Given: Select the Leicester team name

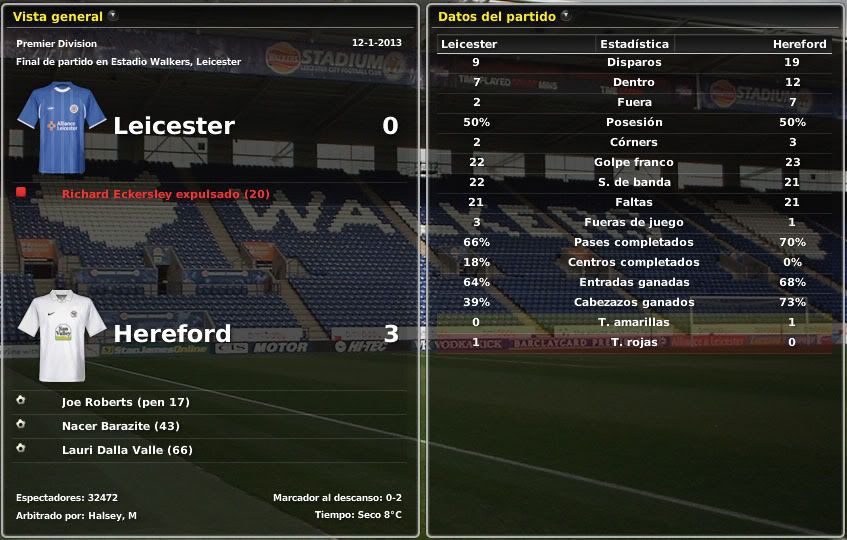Looking at the screenshot, I should click(174, 126).
